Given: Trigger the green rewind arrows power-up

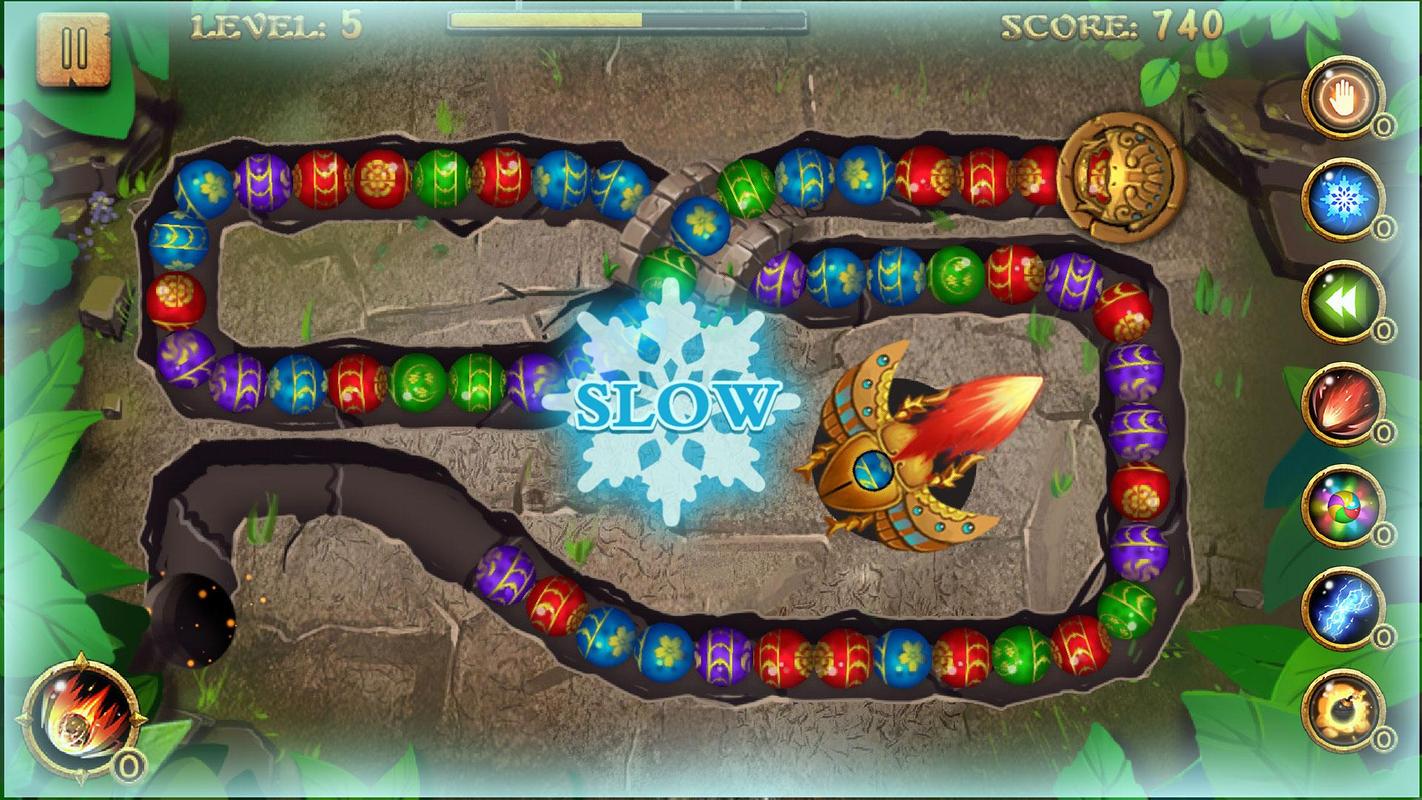Looking at the screenshot, I should (x=1343, y=301).
